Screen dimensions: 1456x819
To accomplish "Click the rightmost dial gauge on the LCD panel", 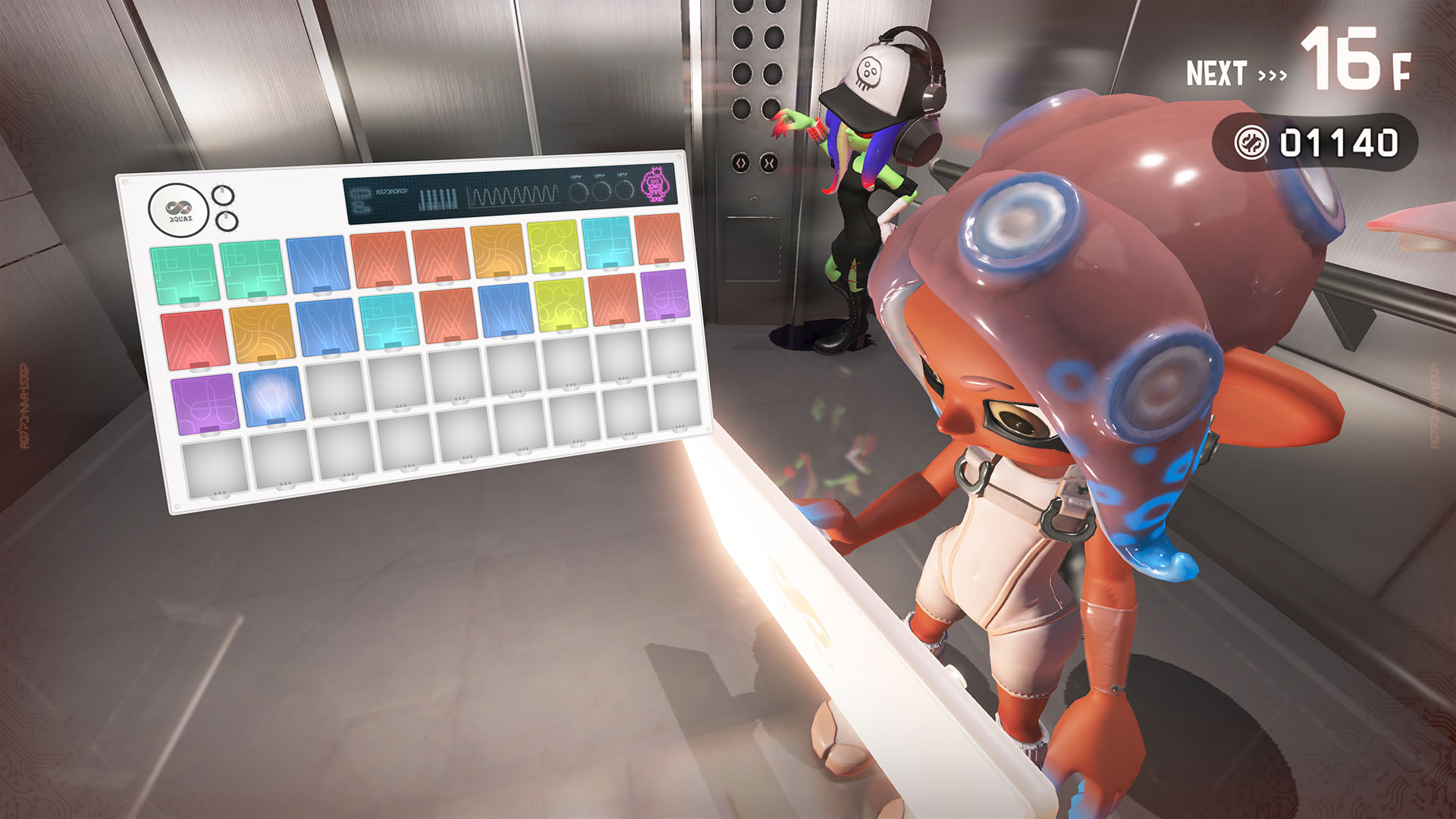I will [x=625, y=192].
